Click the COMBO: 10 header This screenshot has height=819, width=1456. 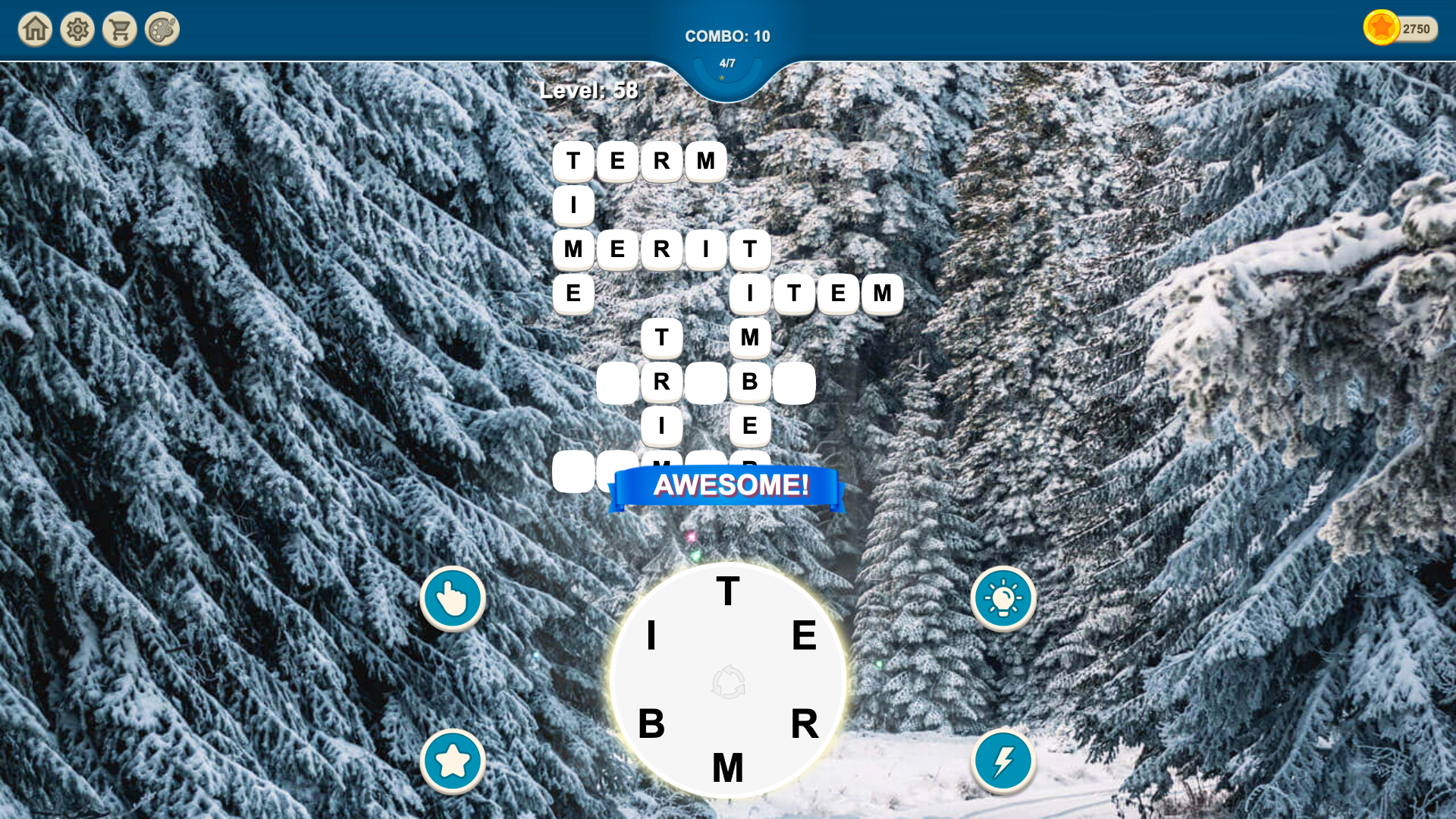727,36
